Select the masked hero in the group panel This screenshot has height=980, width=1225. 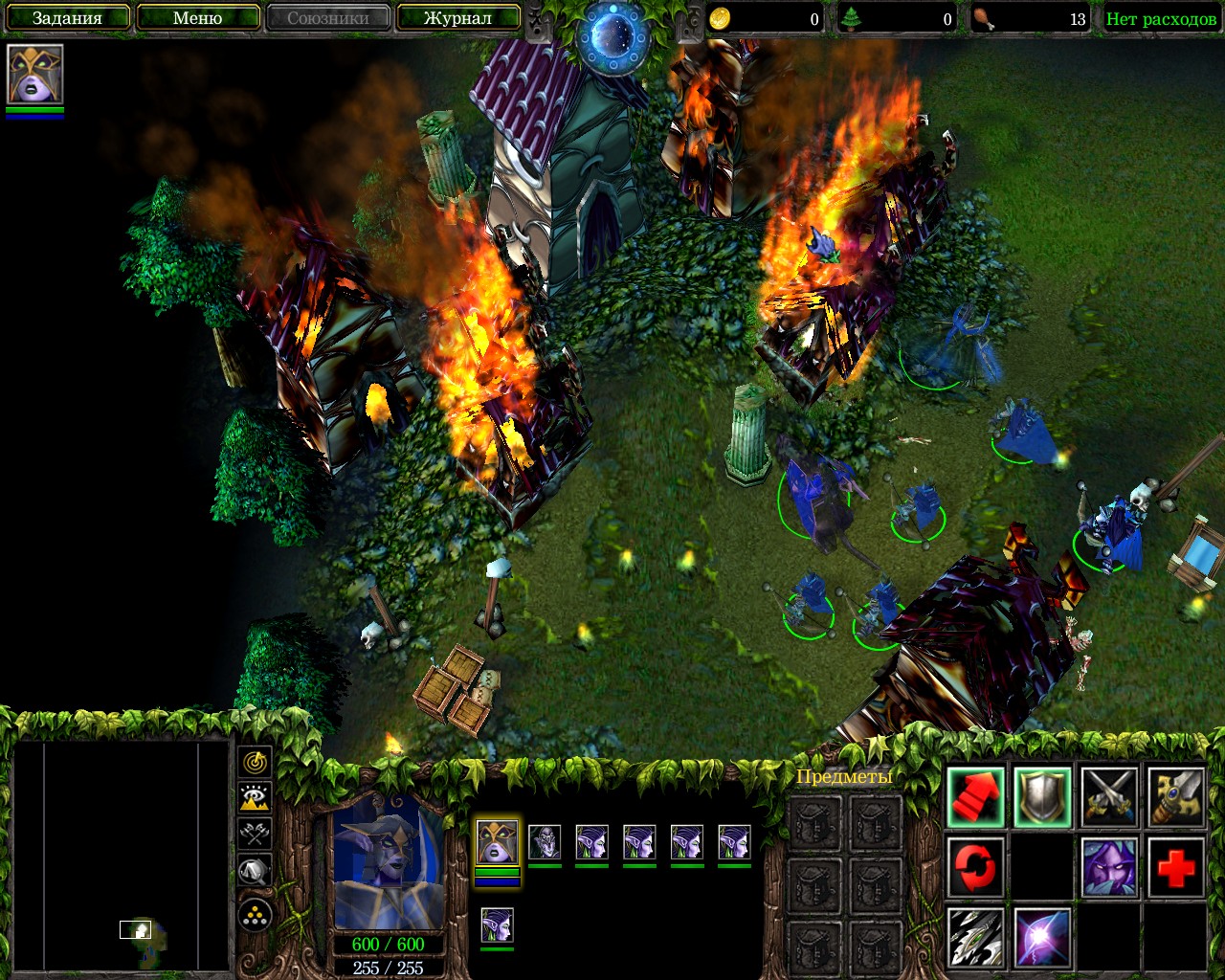[497, 842]
